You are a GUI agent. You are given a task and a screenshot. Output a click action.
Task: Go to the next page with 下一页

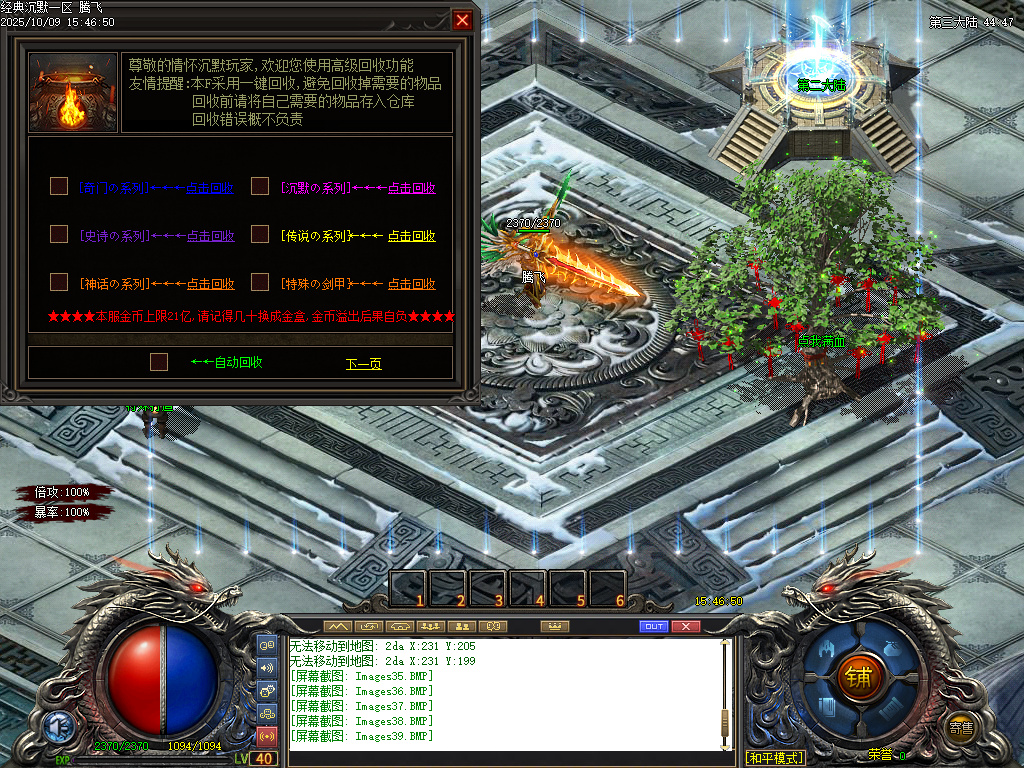pyautogui.click(x=363, y=364)
